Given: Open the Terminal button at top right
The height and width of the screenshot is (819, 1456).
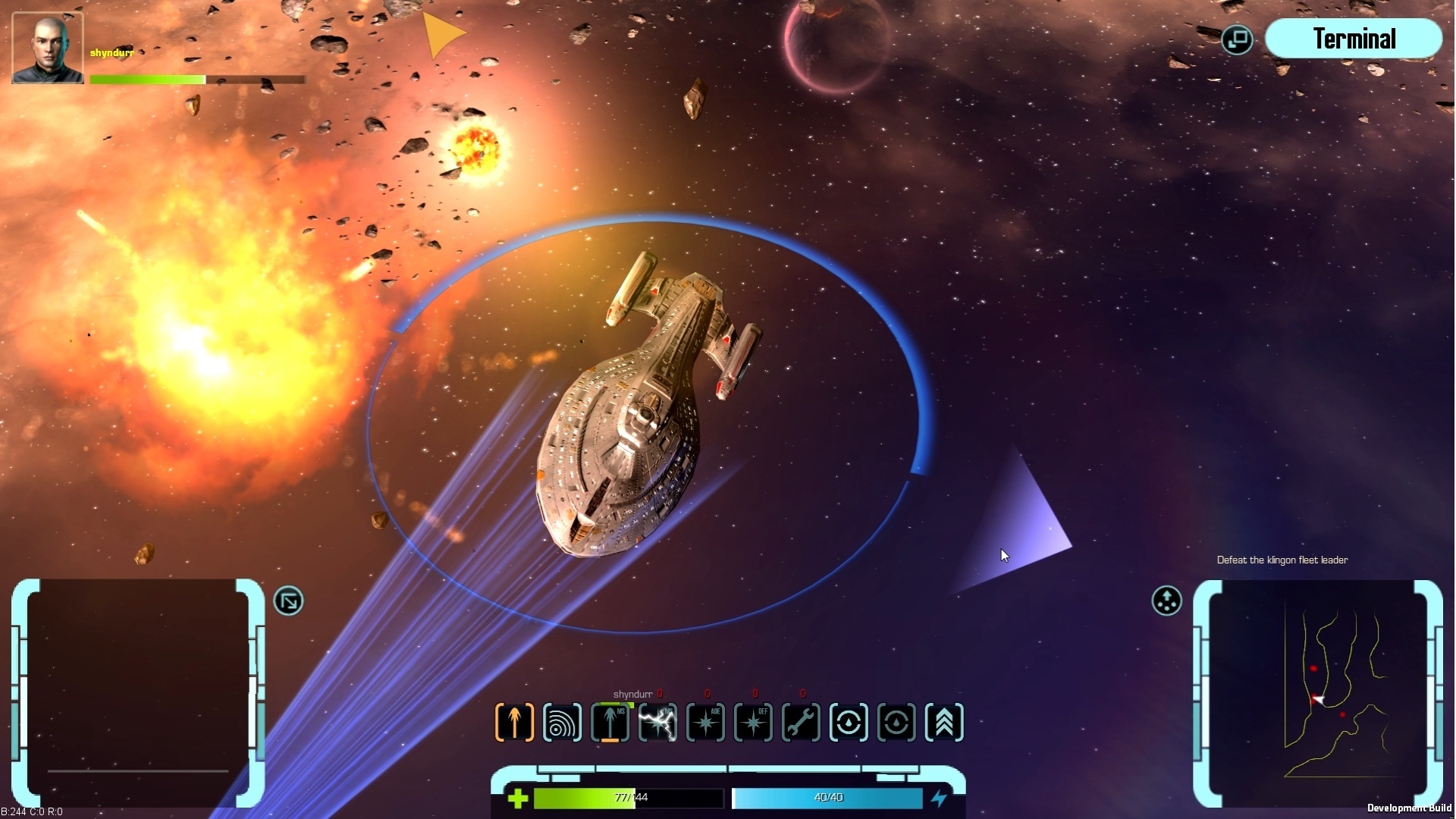Looking at the screenshot, I should (1354, 39).
